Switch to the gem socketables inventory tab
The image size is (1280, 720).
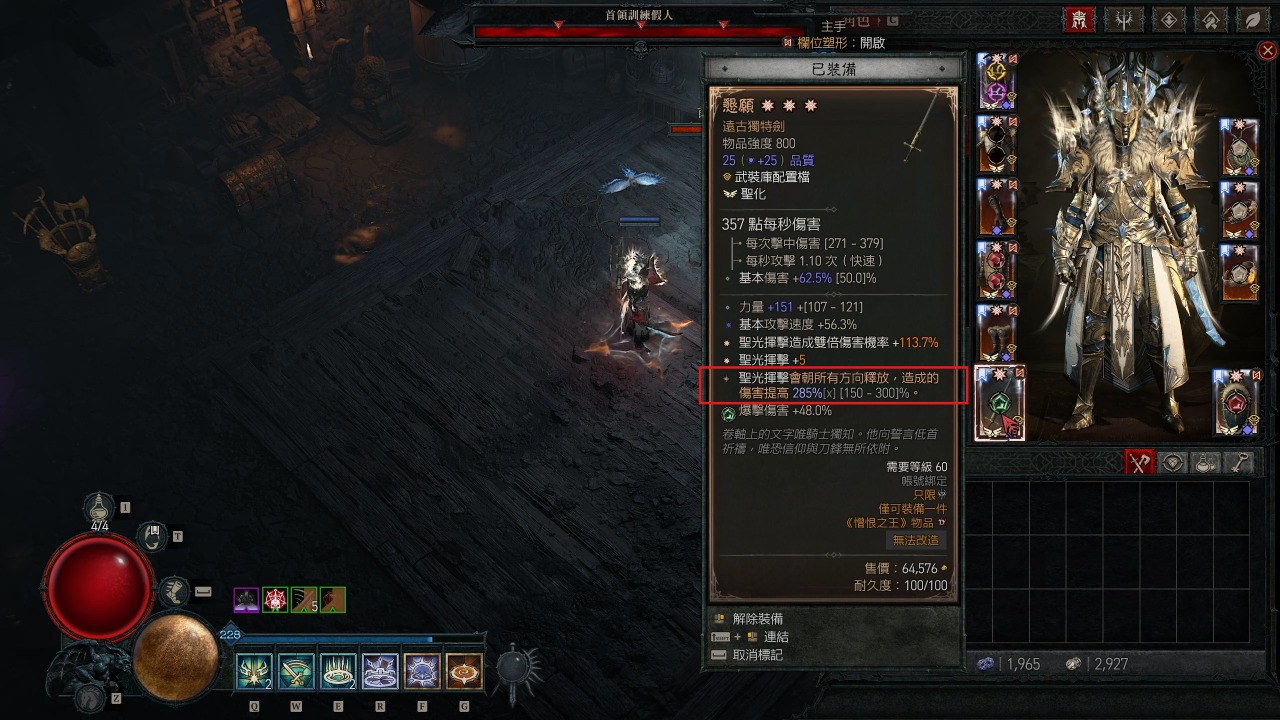click(1173, 462)
